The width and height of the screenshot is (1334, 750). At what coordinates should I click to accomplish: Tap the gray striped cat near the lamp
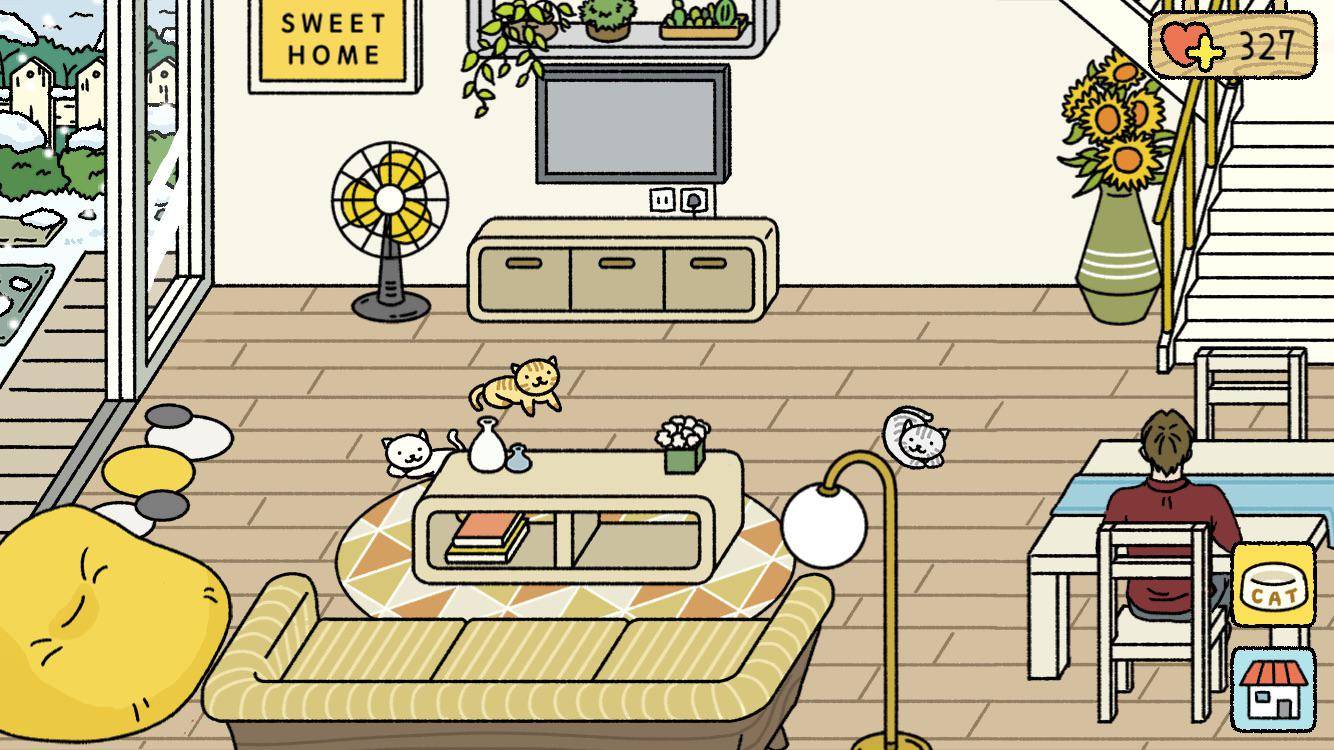[915, 438]
